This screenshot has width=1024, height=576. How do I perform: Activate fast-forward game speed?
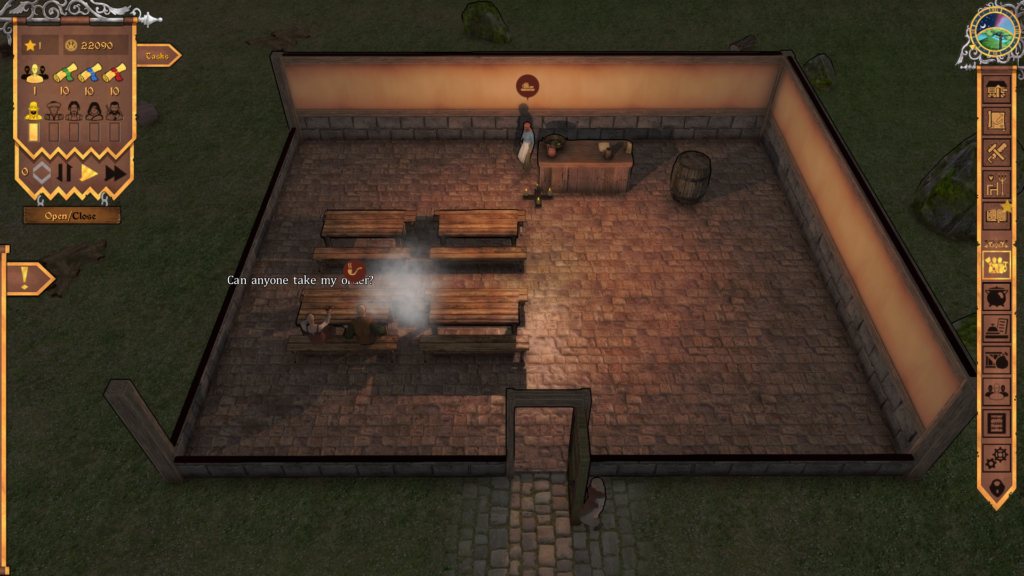115,172
